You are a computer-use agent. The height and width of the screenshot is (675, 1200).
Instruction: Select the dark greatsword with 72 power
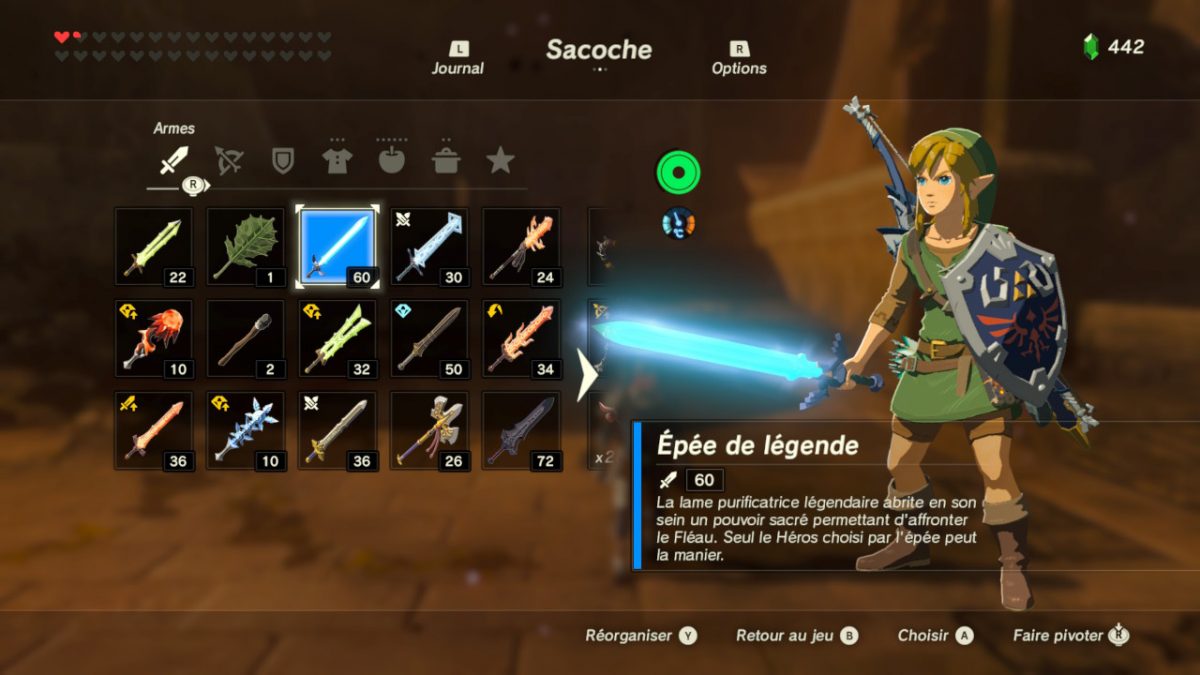click(521, 431)
